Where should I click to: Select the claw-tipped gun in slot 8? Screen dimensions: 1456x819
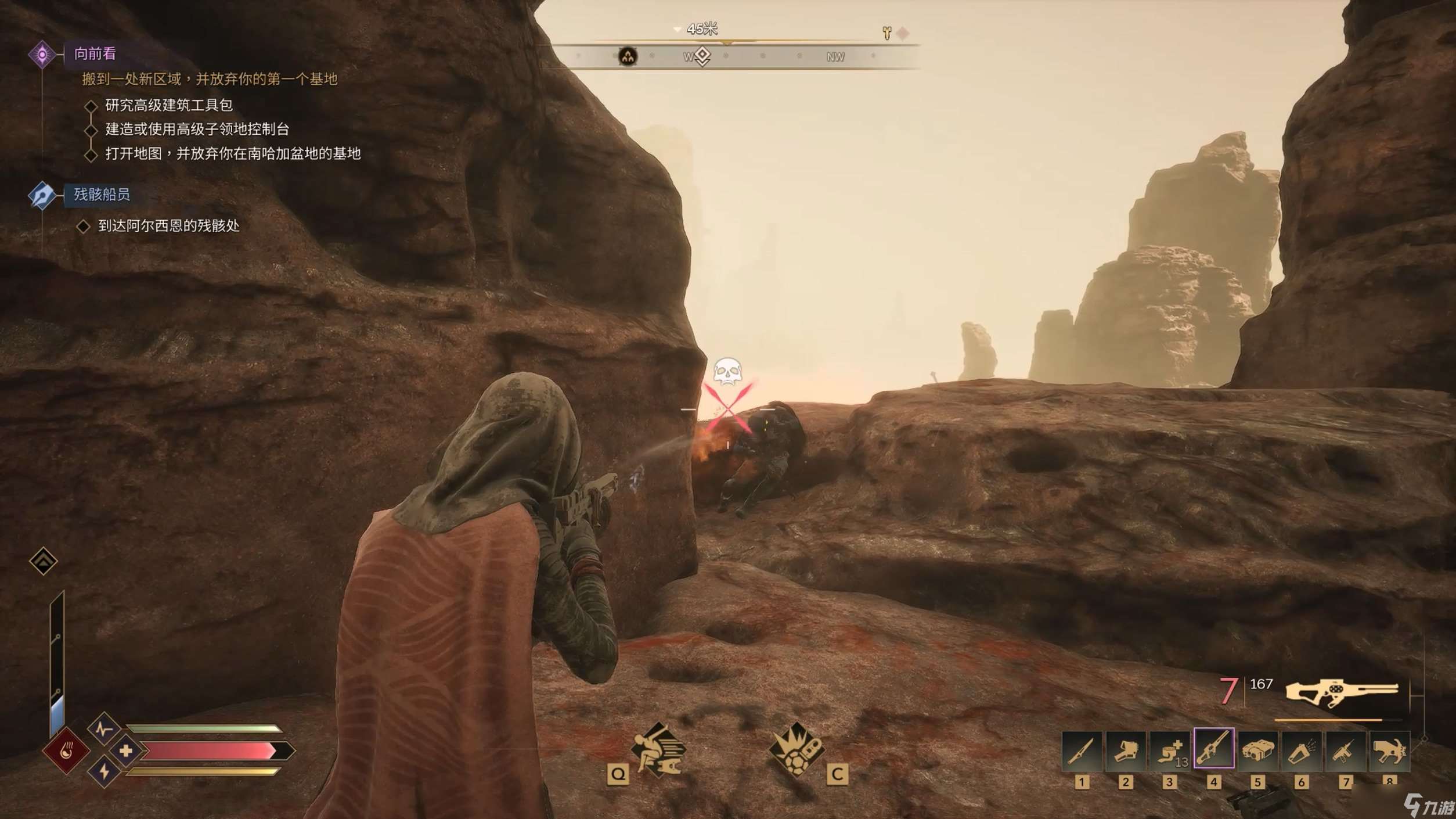(1389, 750)
